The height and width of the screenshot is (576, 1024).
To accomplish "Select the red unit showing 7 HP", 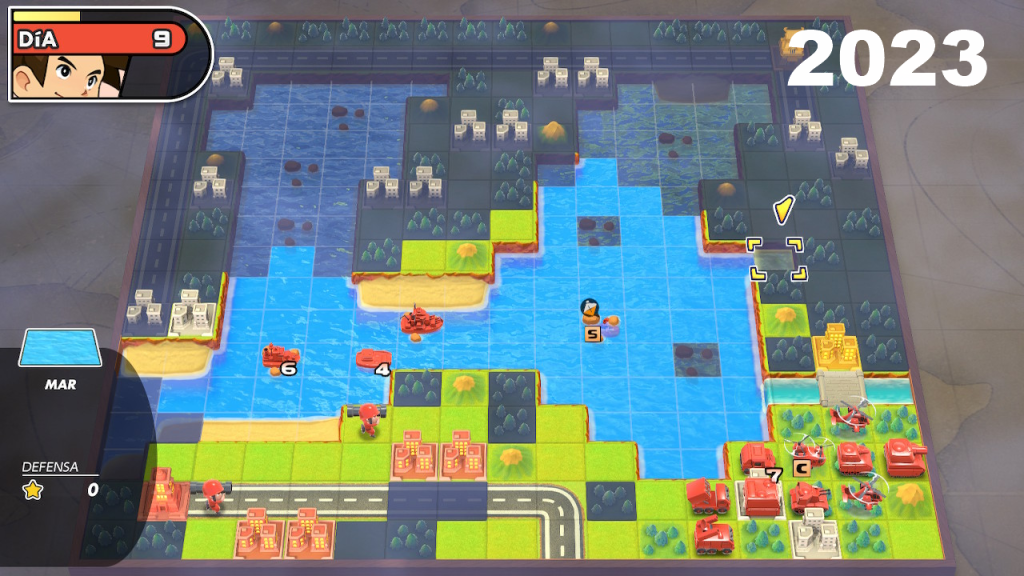I will [x=758, y=460].
